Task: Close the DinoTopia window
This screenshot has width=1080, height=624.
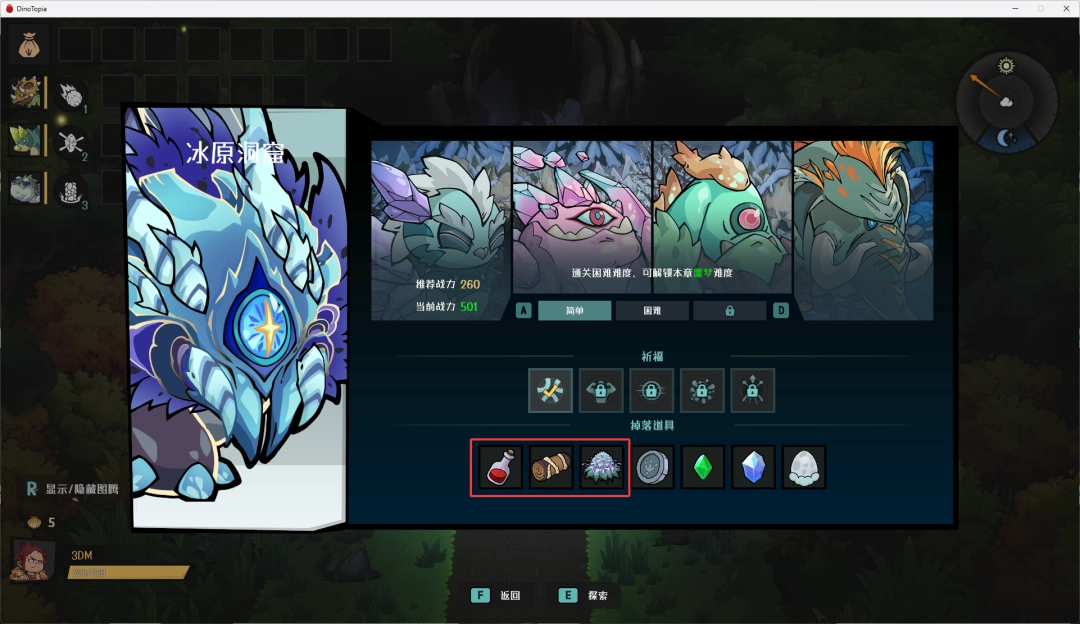Action: coord(1064,8)
